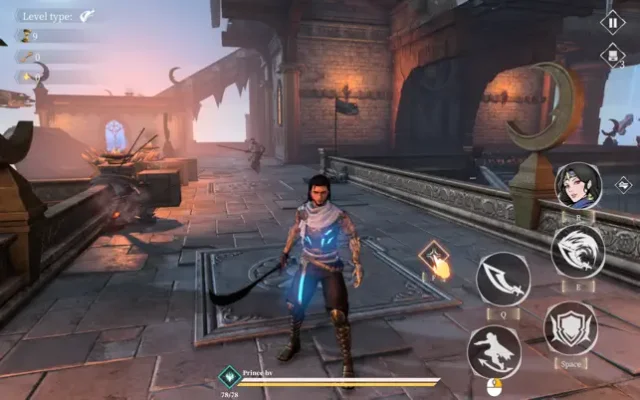The height and width of the screenshot is (400, 640).
Task: Pause the game with the pause button
Action: point(612,21)
